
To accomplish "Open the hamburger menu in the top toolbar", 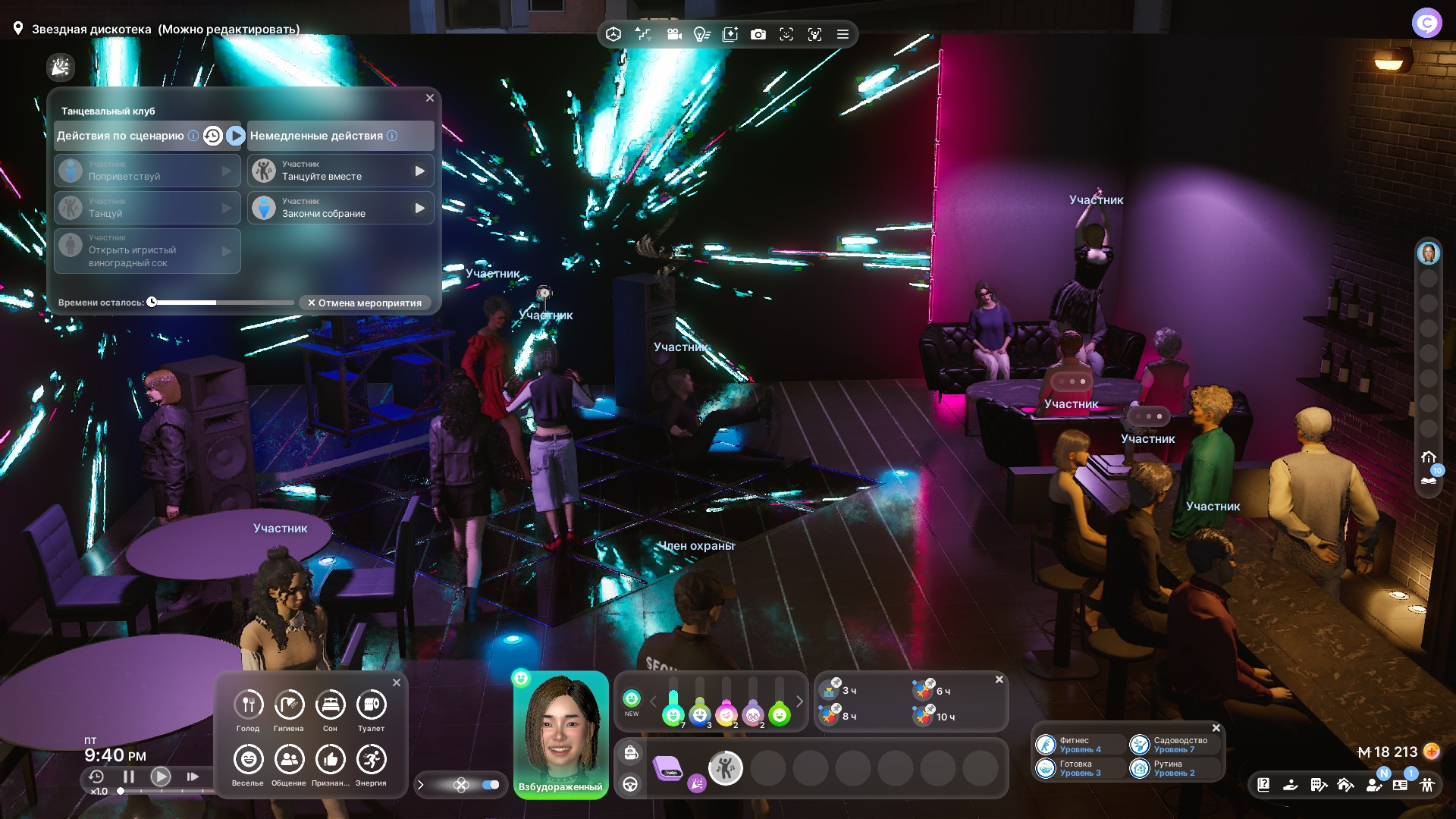I will click(x=843, y=34).
